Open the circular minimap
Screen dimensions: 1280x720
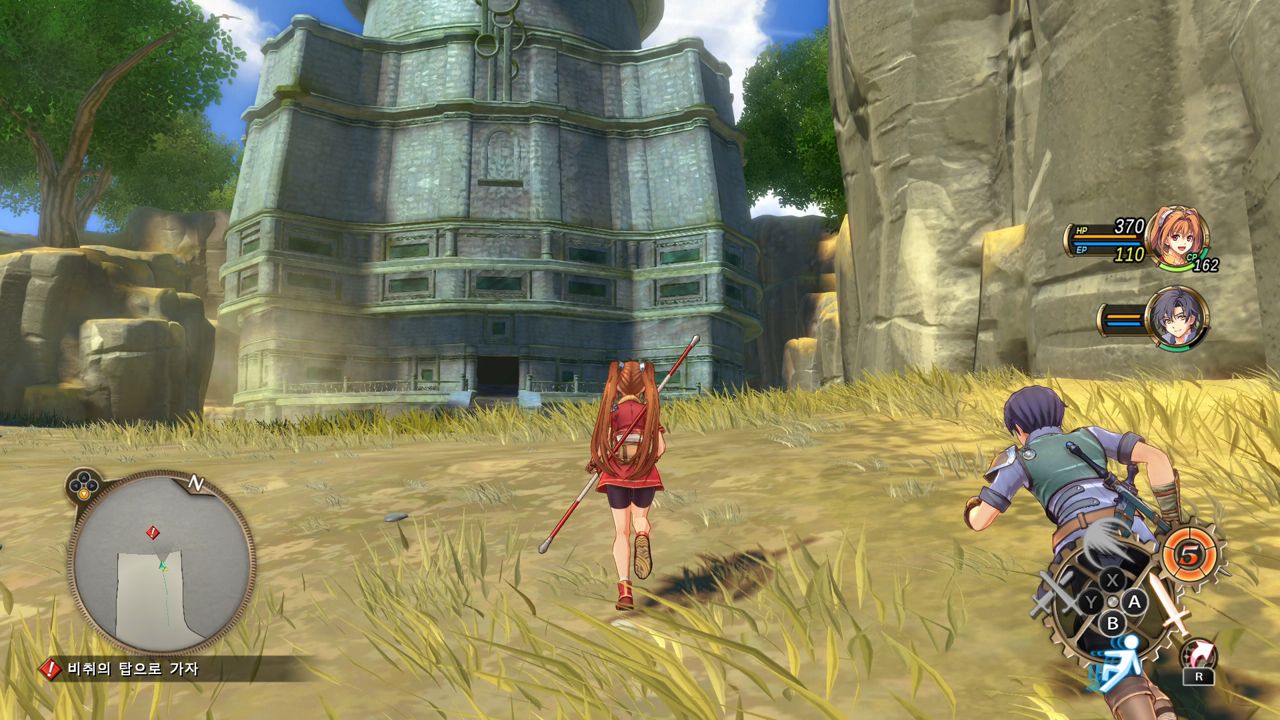(x=161, y=563)
